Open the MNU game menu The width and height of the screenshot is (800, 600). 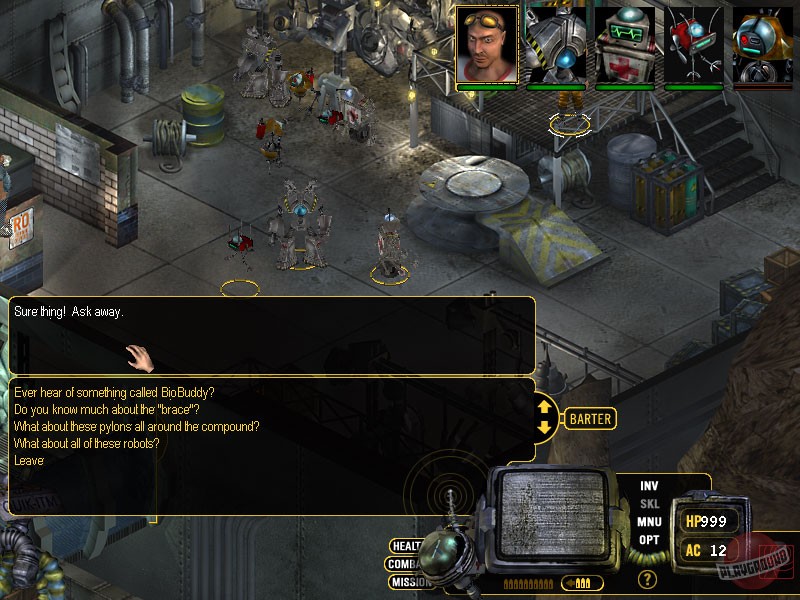[x=649, y=522]
